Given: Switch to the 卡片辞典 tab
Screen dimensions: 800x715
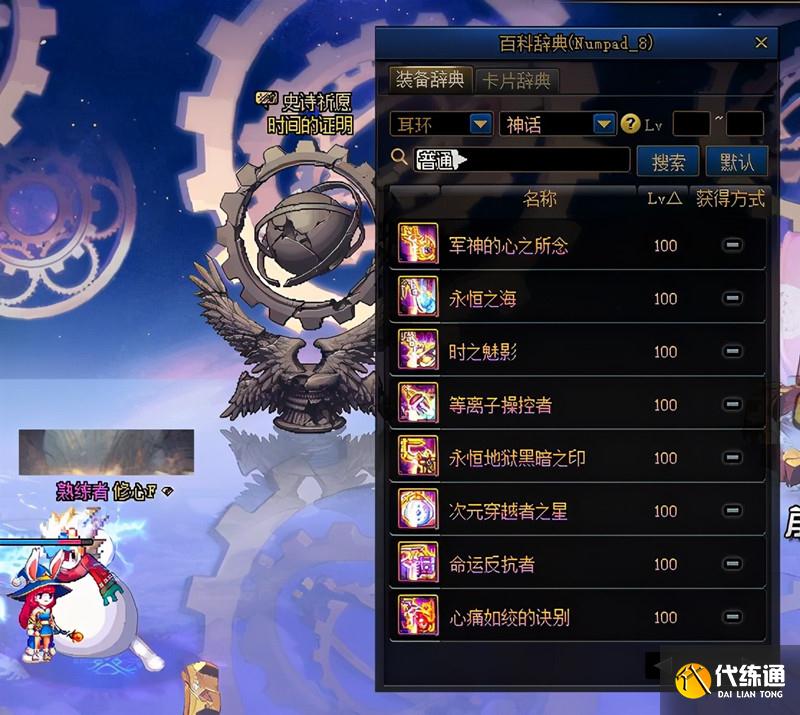Looking at the screenshot, I should 515,81.
